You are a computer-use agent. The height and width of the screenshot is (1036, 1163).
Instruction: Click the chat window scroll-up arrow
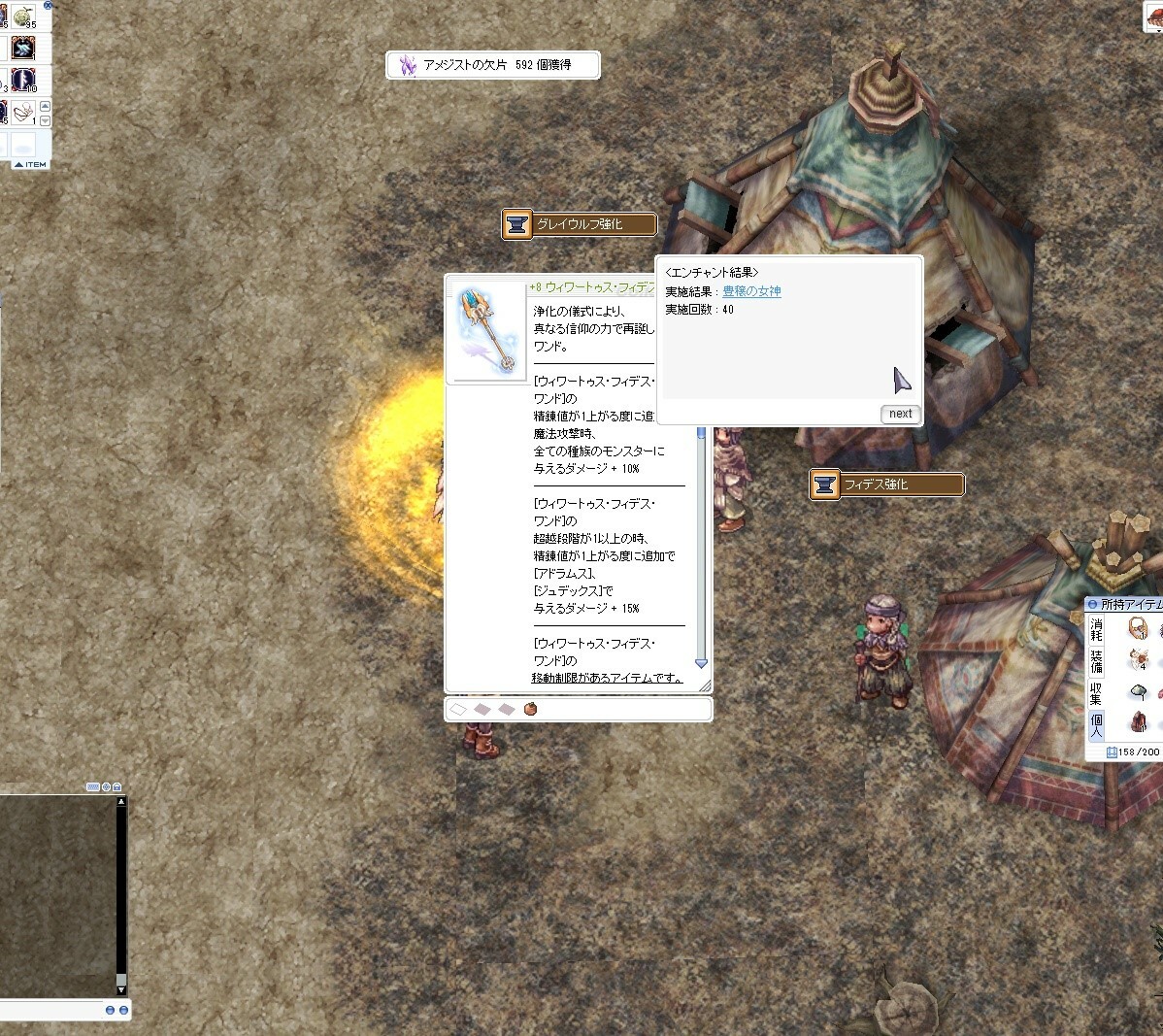[121, 802]
